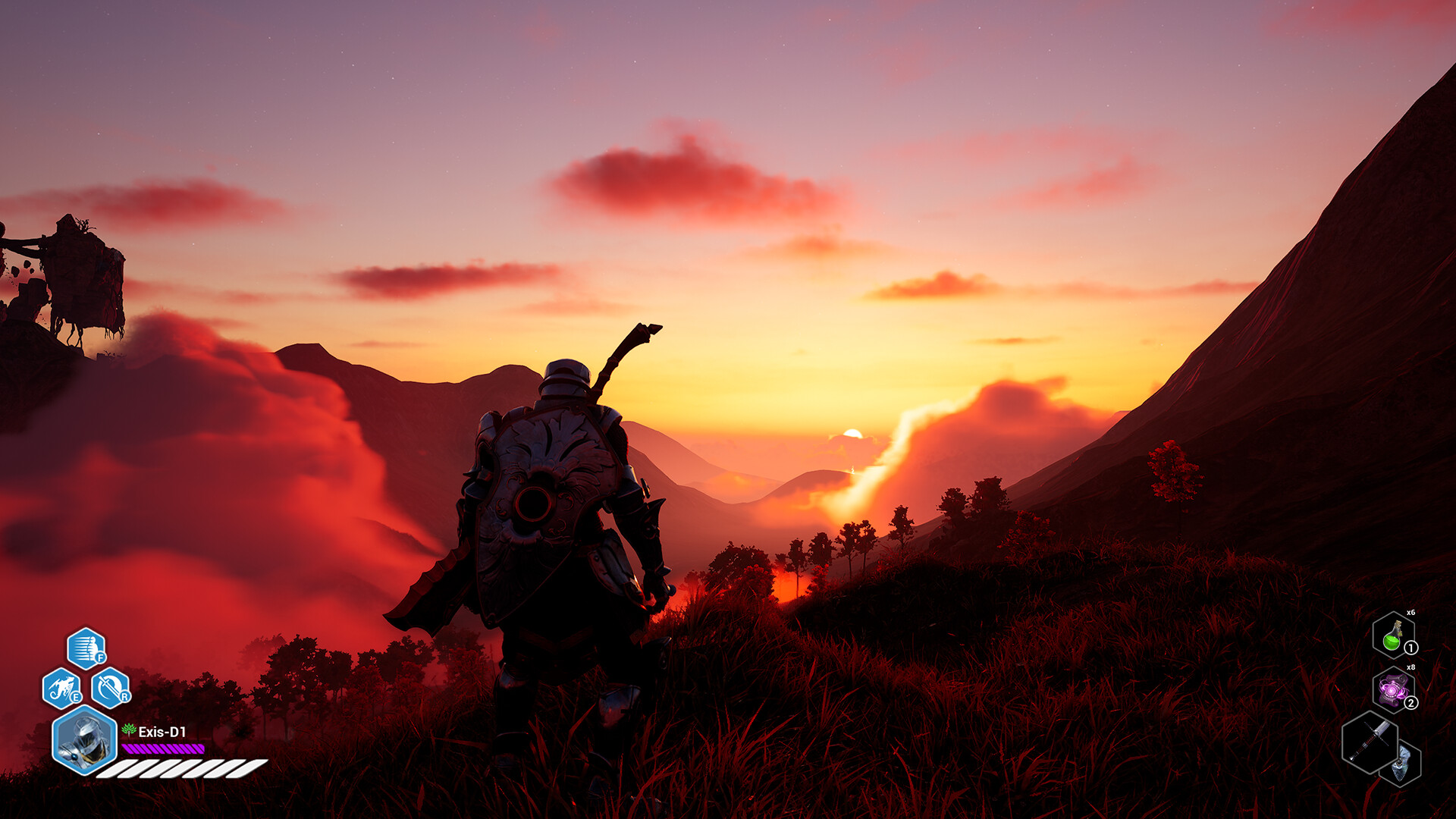Click the Exis-D1 name label

(163, 730)
